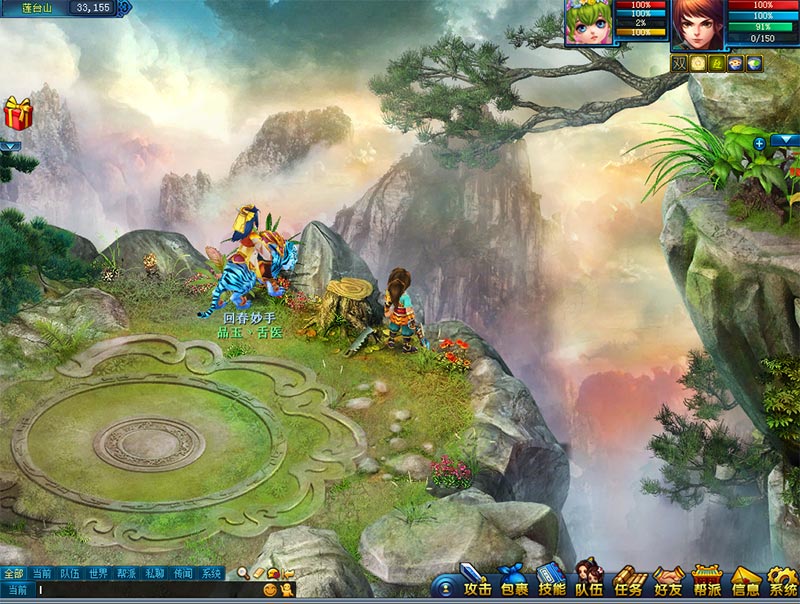The height and width of the screenshot is (604, 800).
Task: Switch chat to the 全部 tab
Action: point(13,574)
